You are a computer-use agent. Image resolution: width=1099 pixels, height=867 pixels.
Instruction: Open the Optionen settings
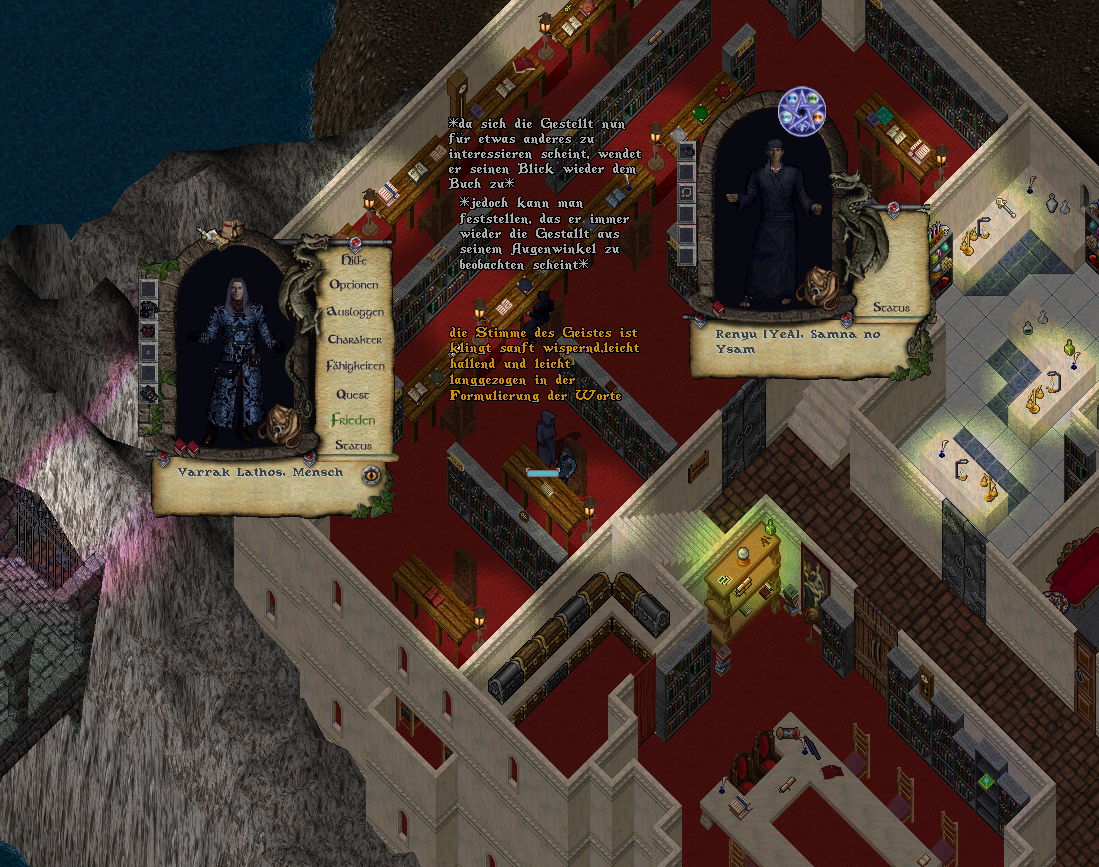[355, 285]
